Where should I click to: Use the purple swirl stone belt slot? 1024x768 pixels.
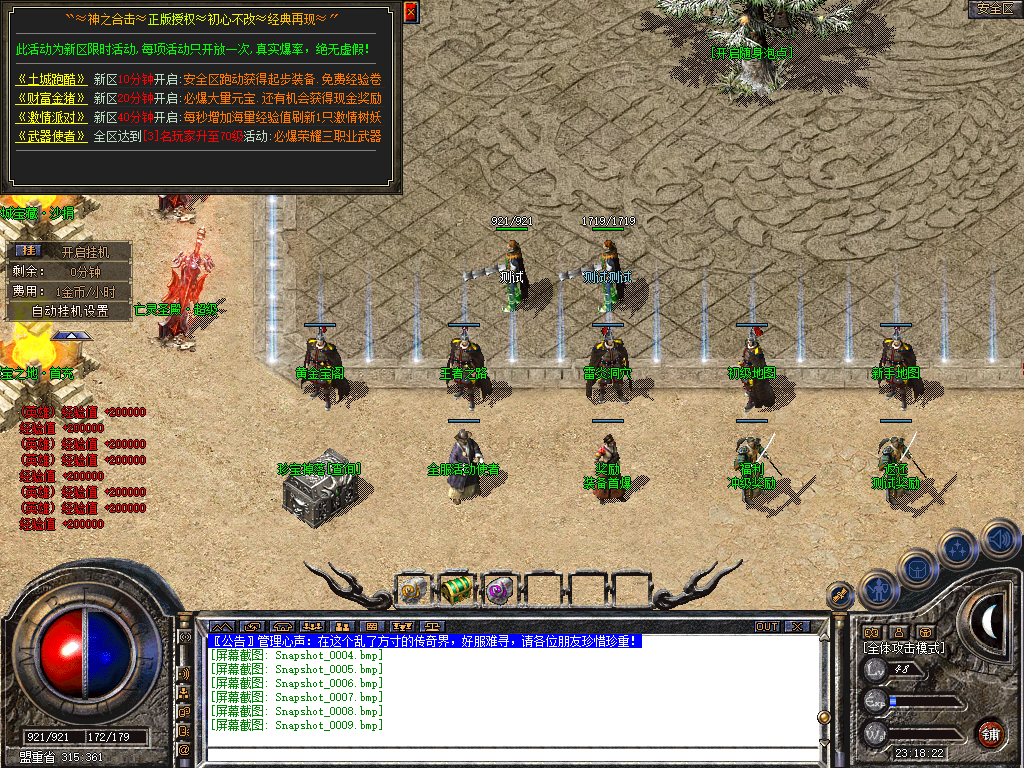click(499, 589)
